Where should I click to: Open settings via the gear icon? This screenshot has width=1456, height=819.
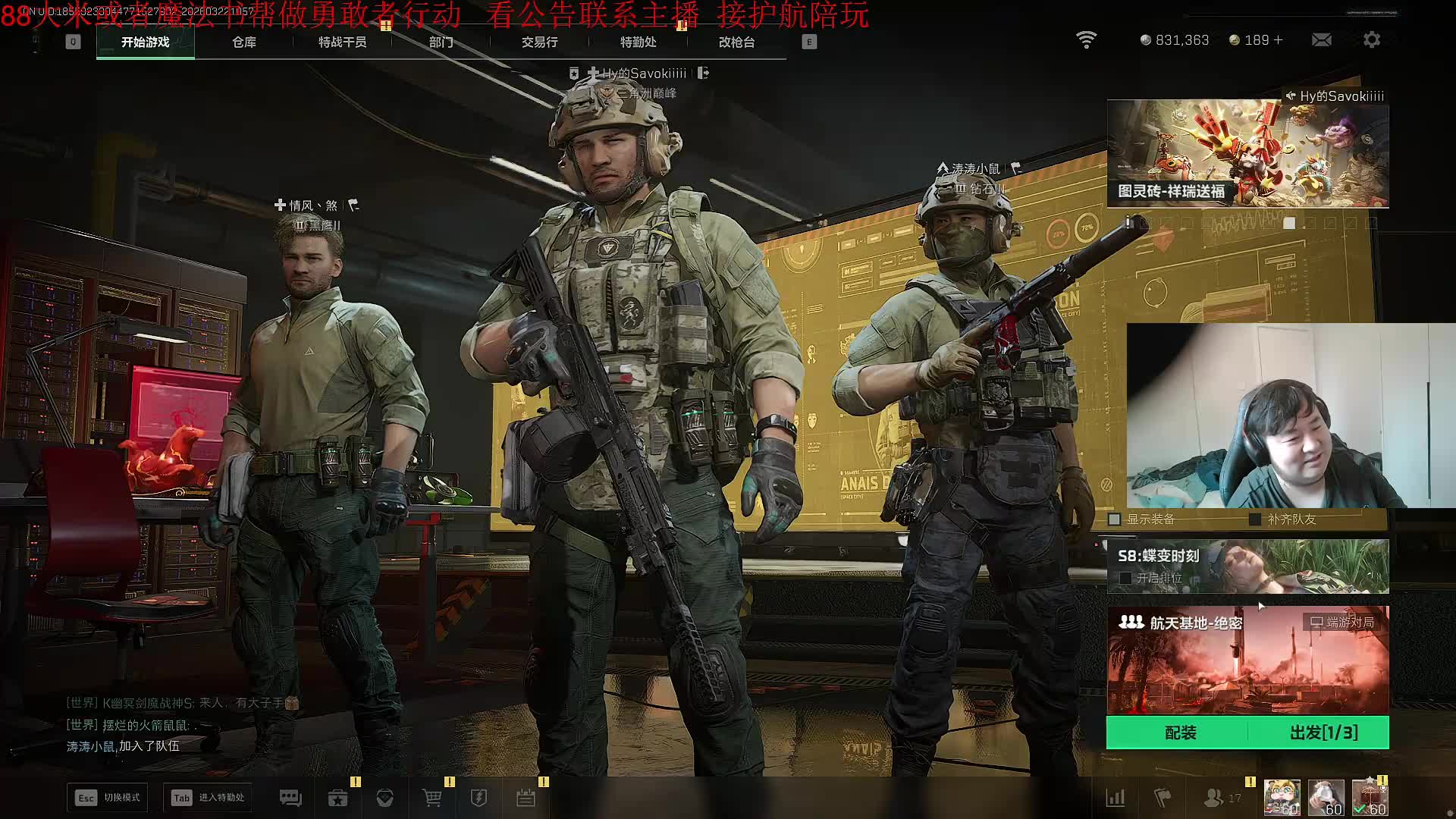tap(1372, 40)
